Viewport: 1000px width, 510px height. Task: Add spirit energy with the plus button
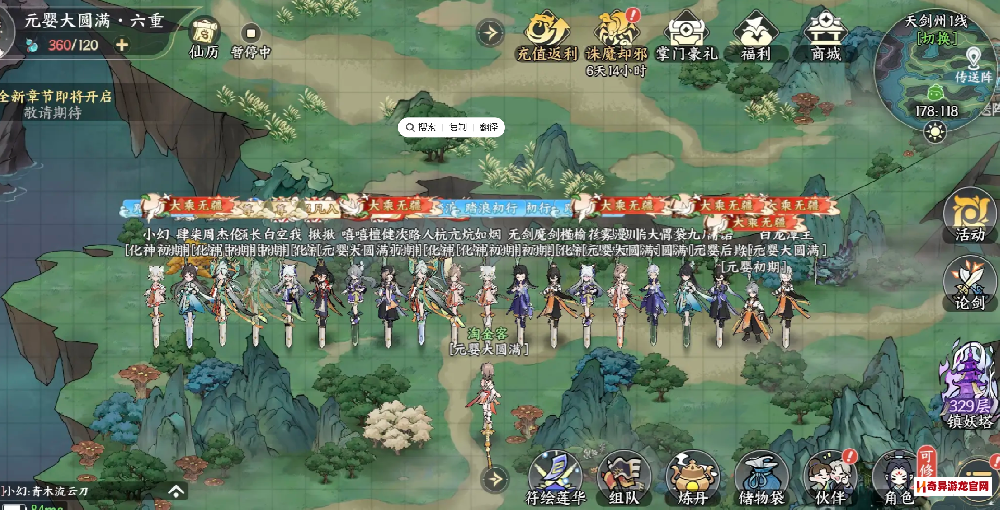point(122,44)
